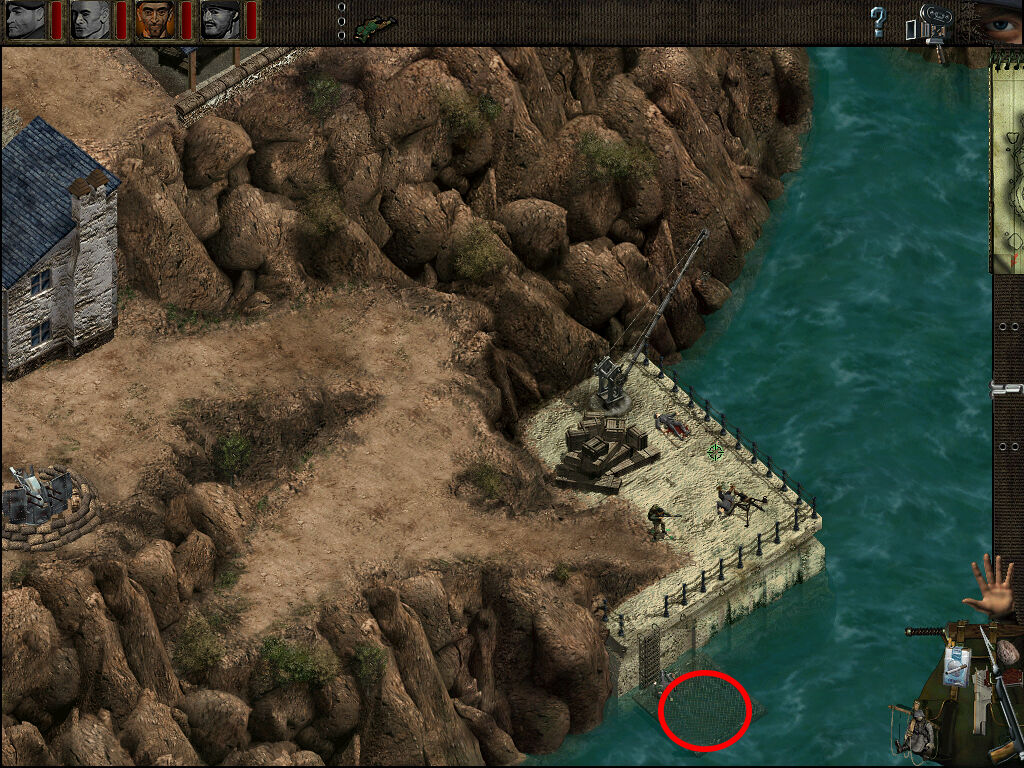Pick the cigarette pack from the backpack
The width and height of the screenshot is (1024, 768).
[955, 665]
